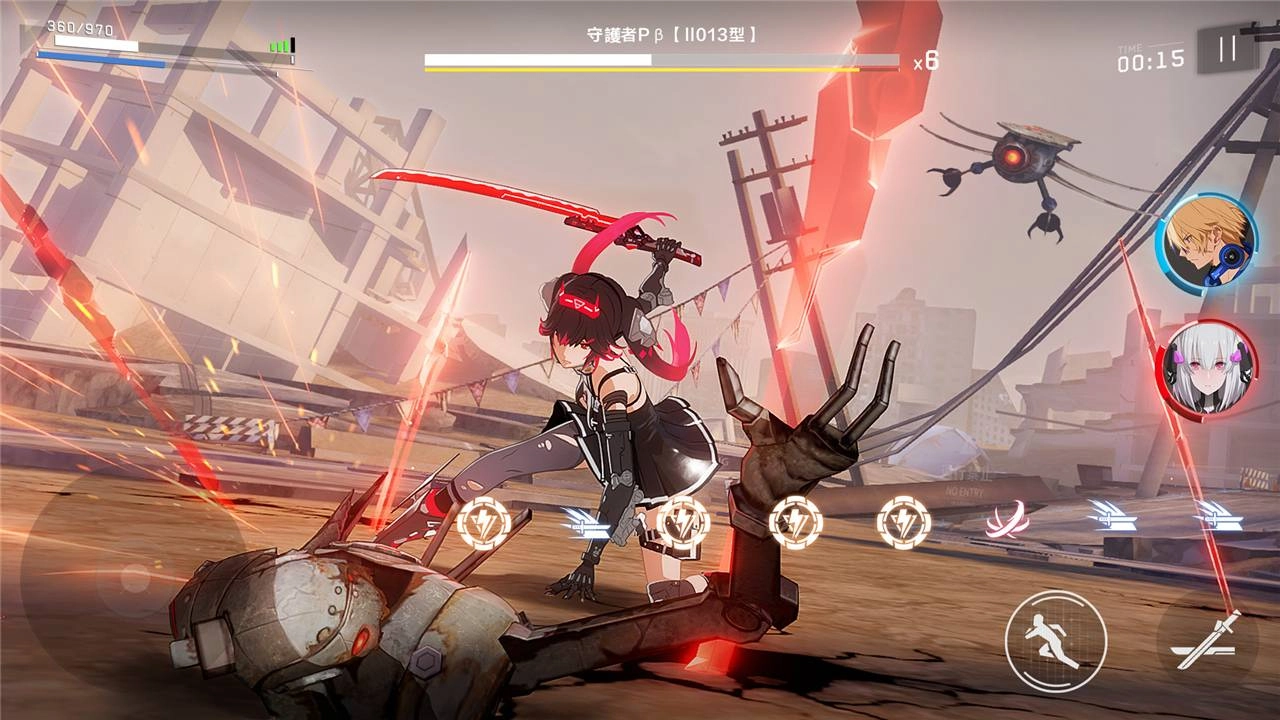Image resolution: width=1280 pixels, height=720 pixels.
Task: Switch to the white-haired teammate portrait
Action: pyautogui.click(x=1206, y=368)
